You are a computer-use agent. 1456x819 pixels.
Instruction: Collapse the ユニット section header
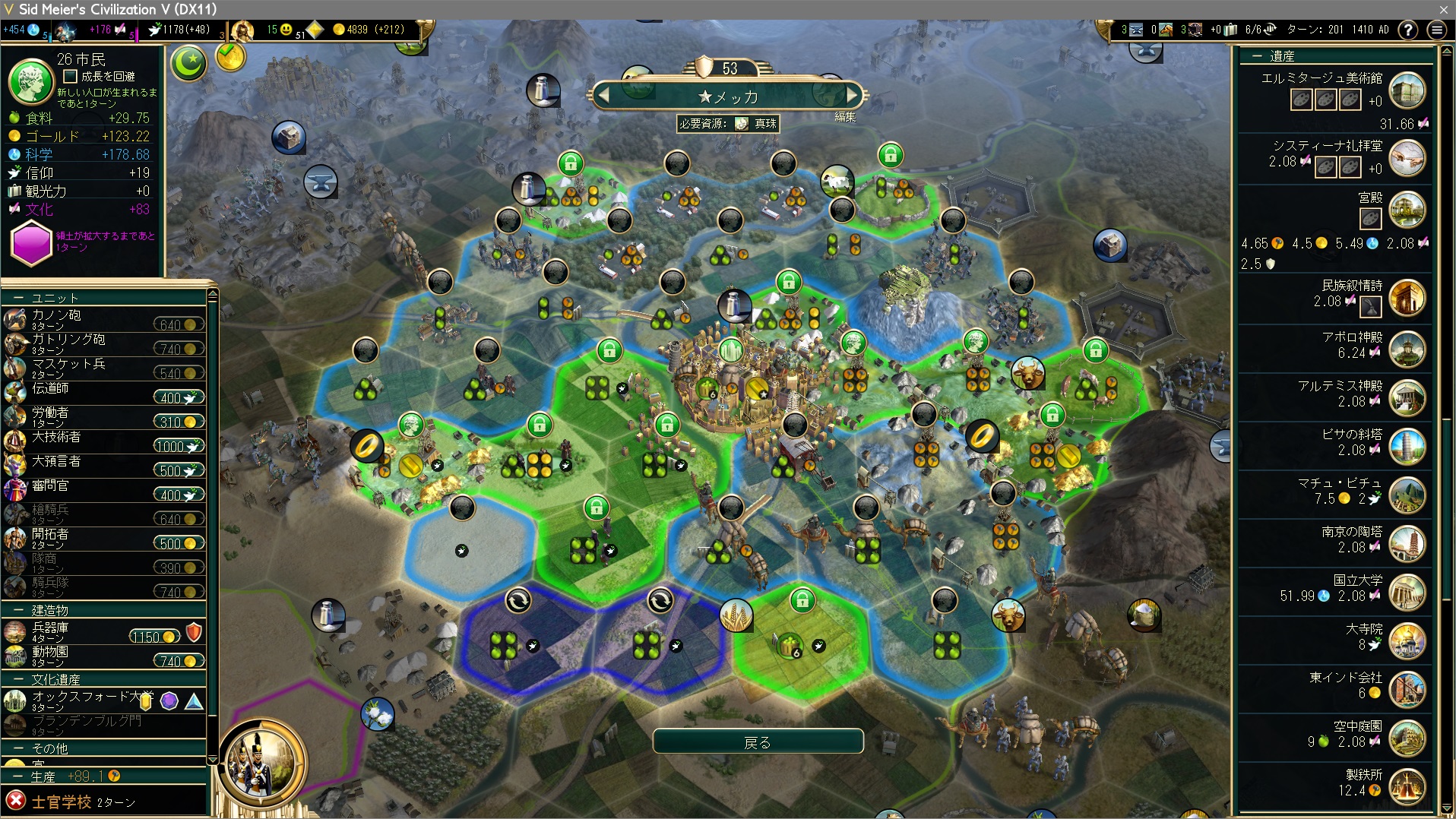[18, 299]
